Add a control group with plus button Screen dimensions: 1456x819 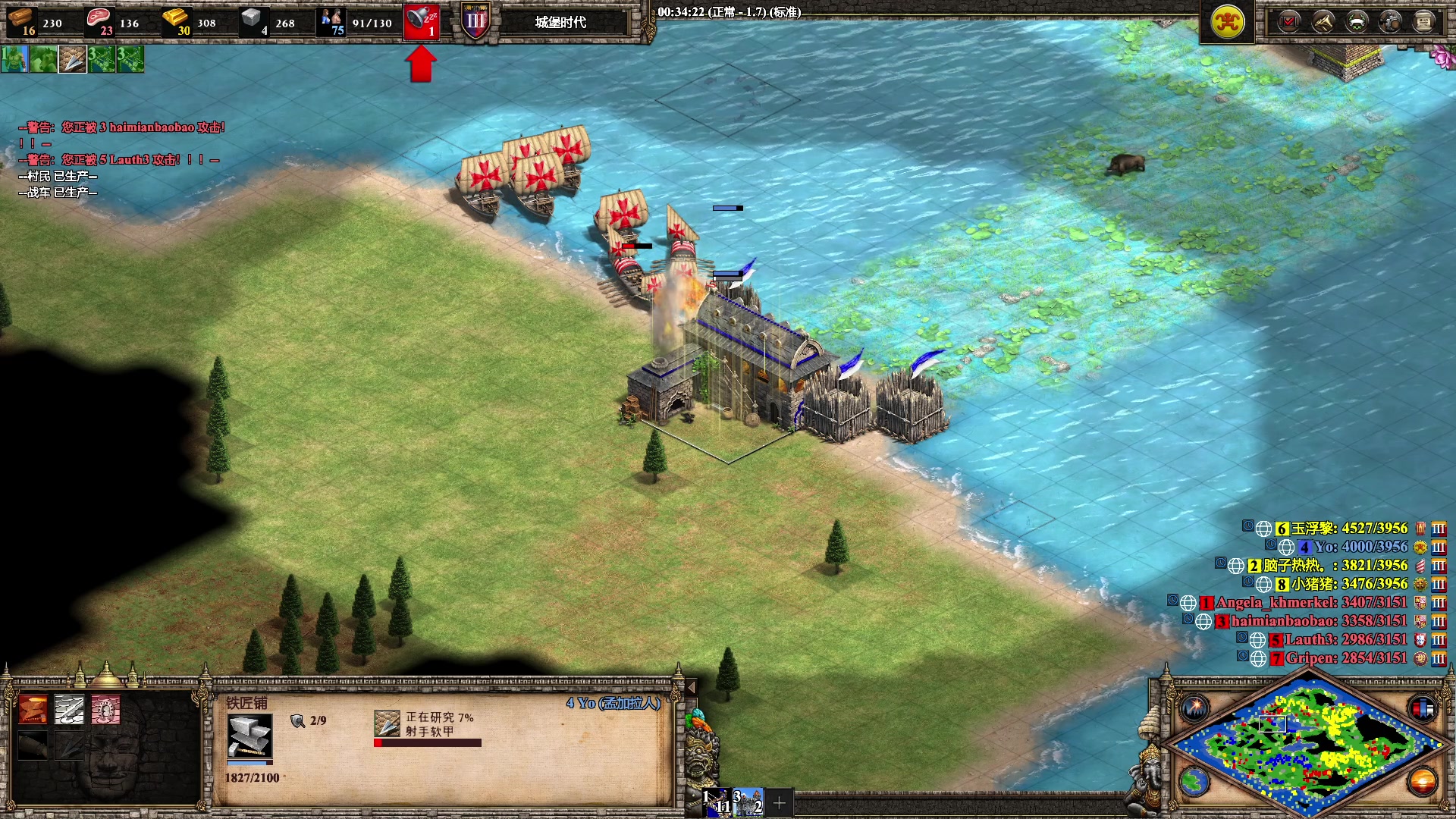tap(779, 802)
